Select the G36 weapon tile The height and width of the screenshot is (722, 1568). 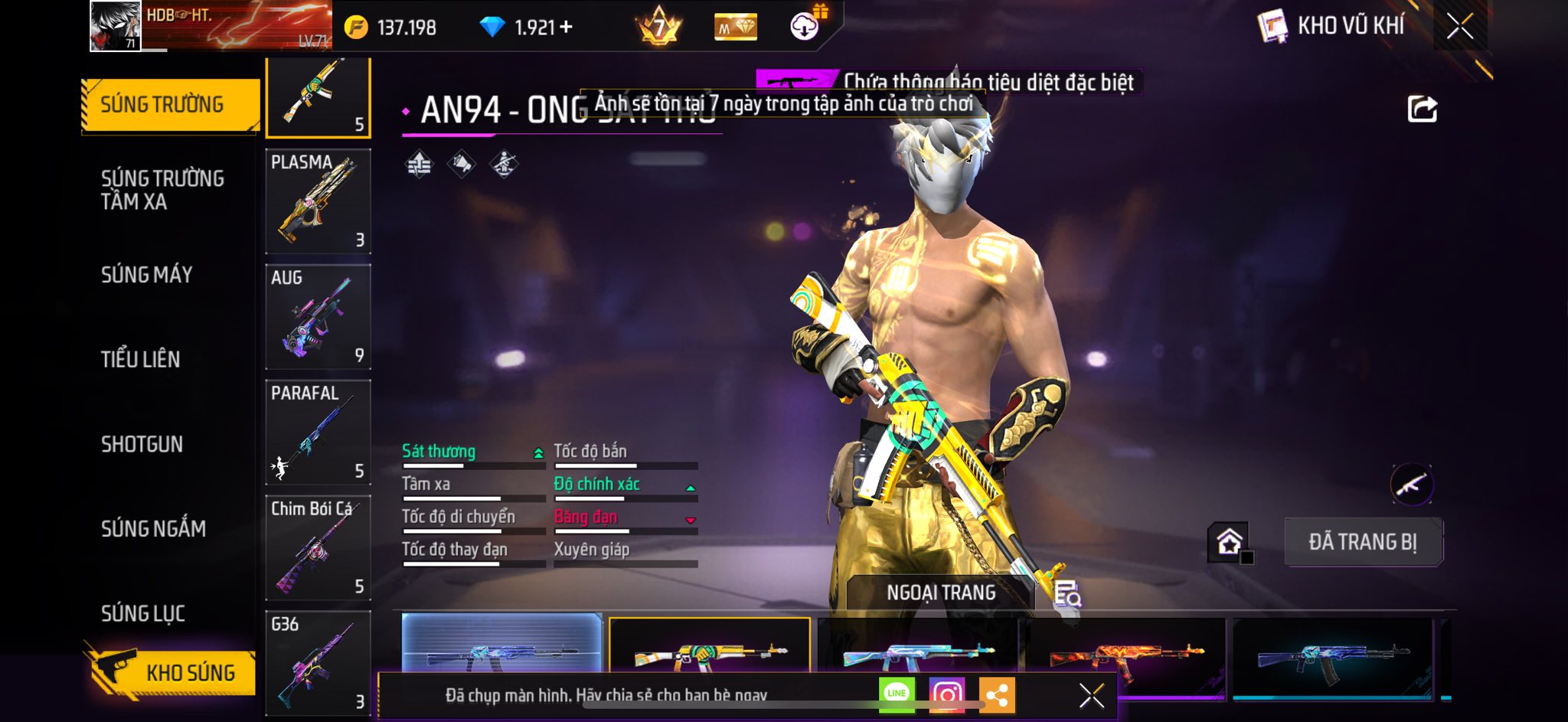click(318, 662)
